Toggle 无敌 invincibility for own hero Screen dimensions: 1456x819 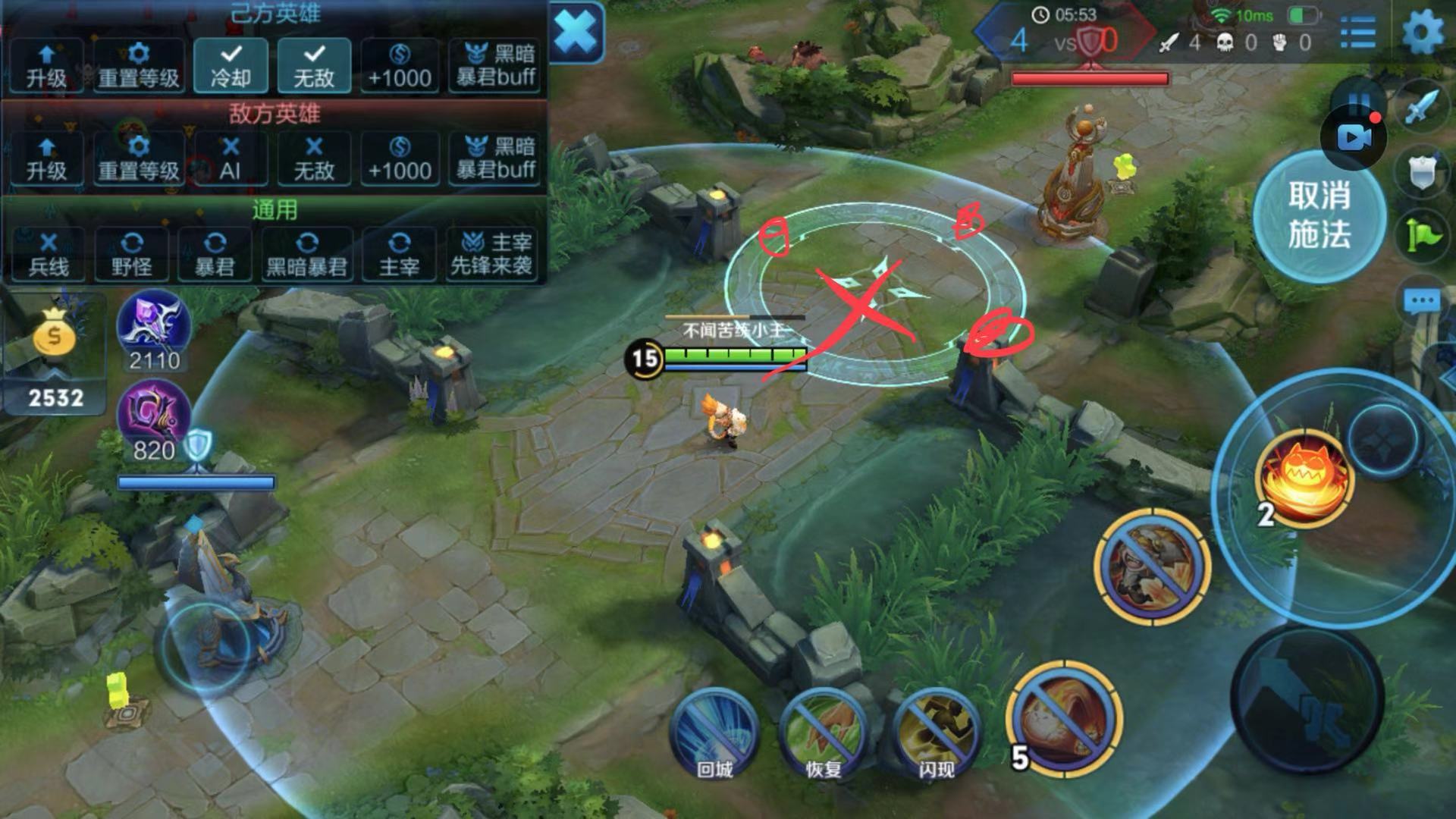(314, 66)
